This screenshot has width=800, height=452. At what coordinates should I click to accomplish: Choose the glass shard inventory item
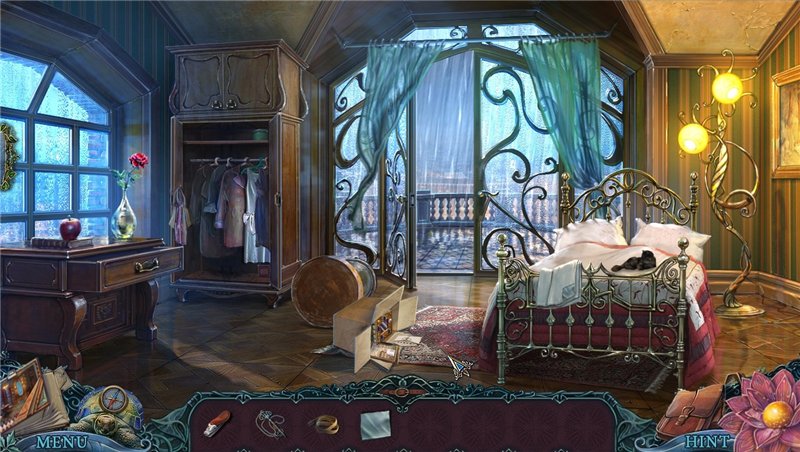[375, 424]
